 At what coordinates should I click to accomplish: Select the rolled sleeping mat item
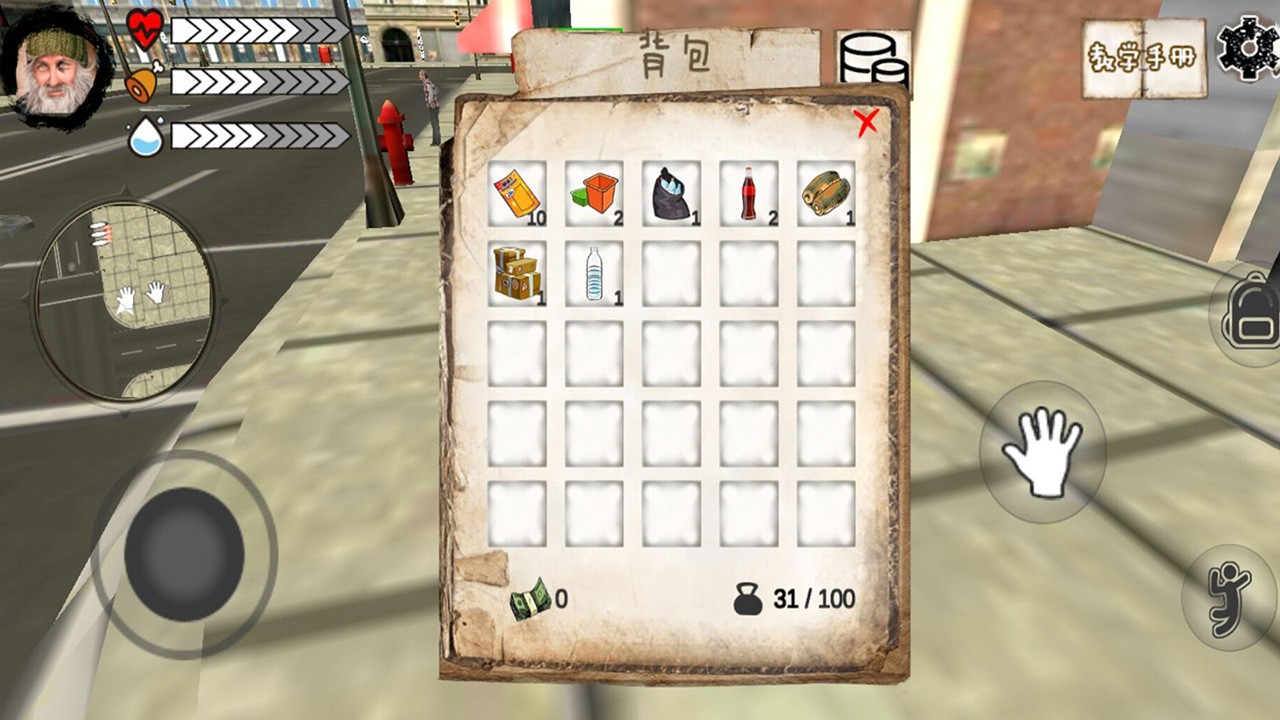[825, 192]
